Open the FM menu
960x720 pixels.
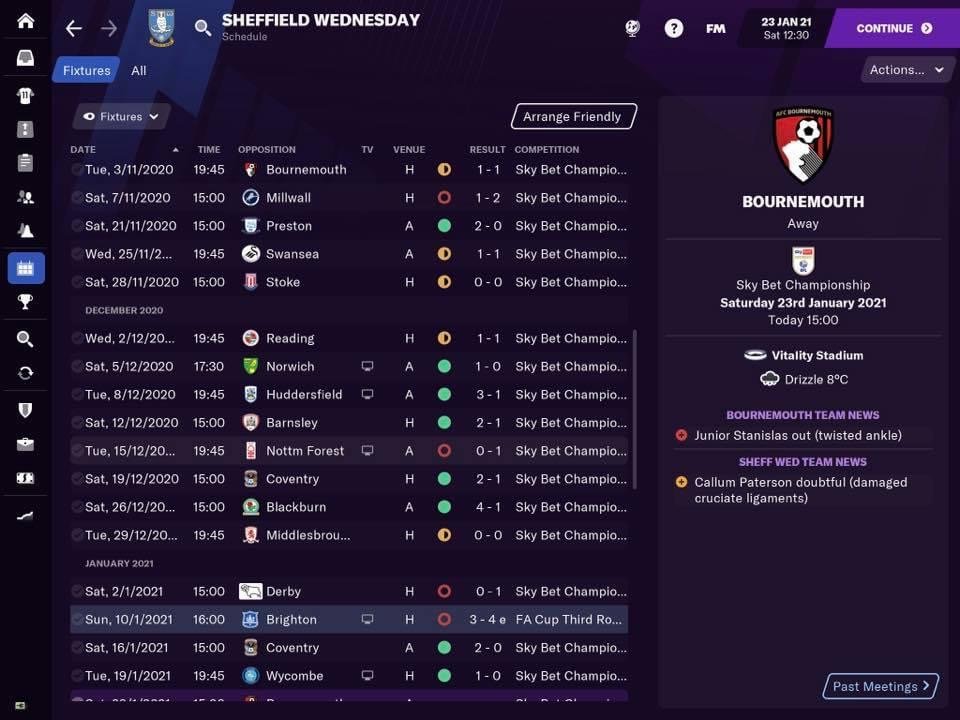coord(715,28)
